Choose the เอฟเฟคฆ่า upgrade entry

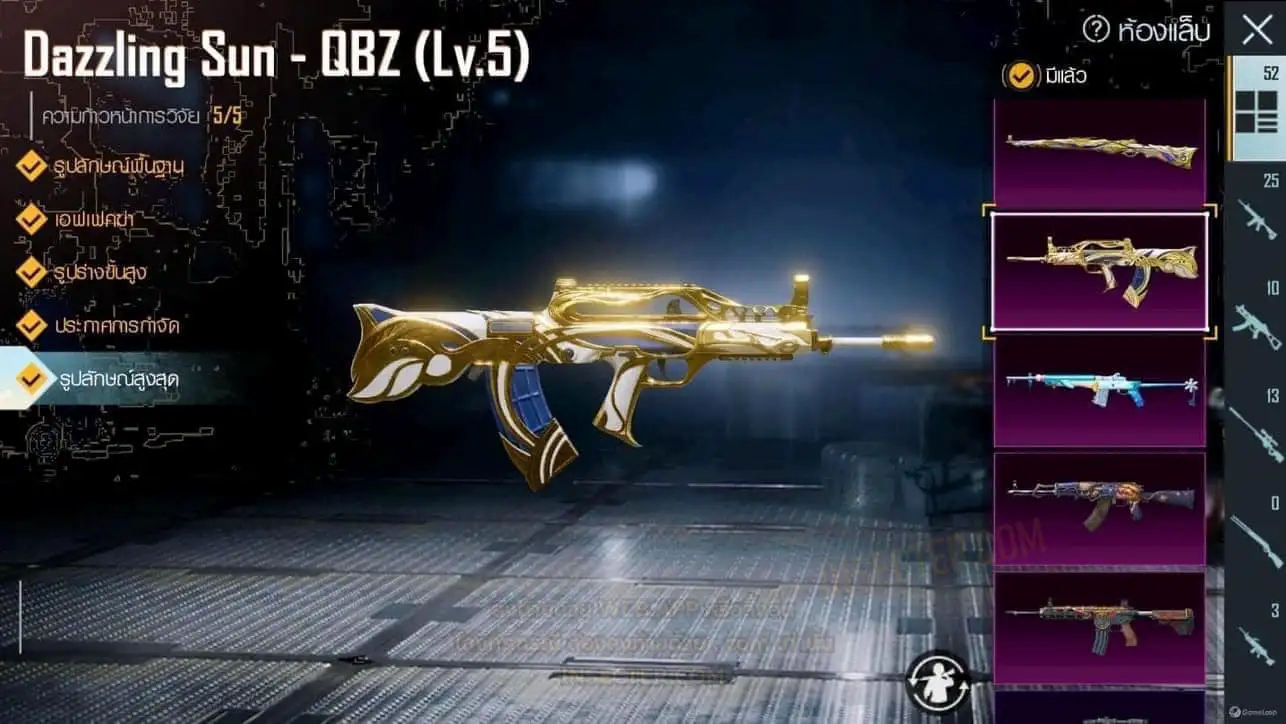(95, 218)
